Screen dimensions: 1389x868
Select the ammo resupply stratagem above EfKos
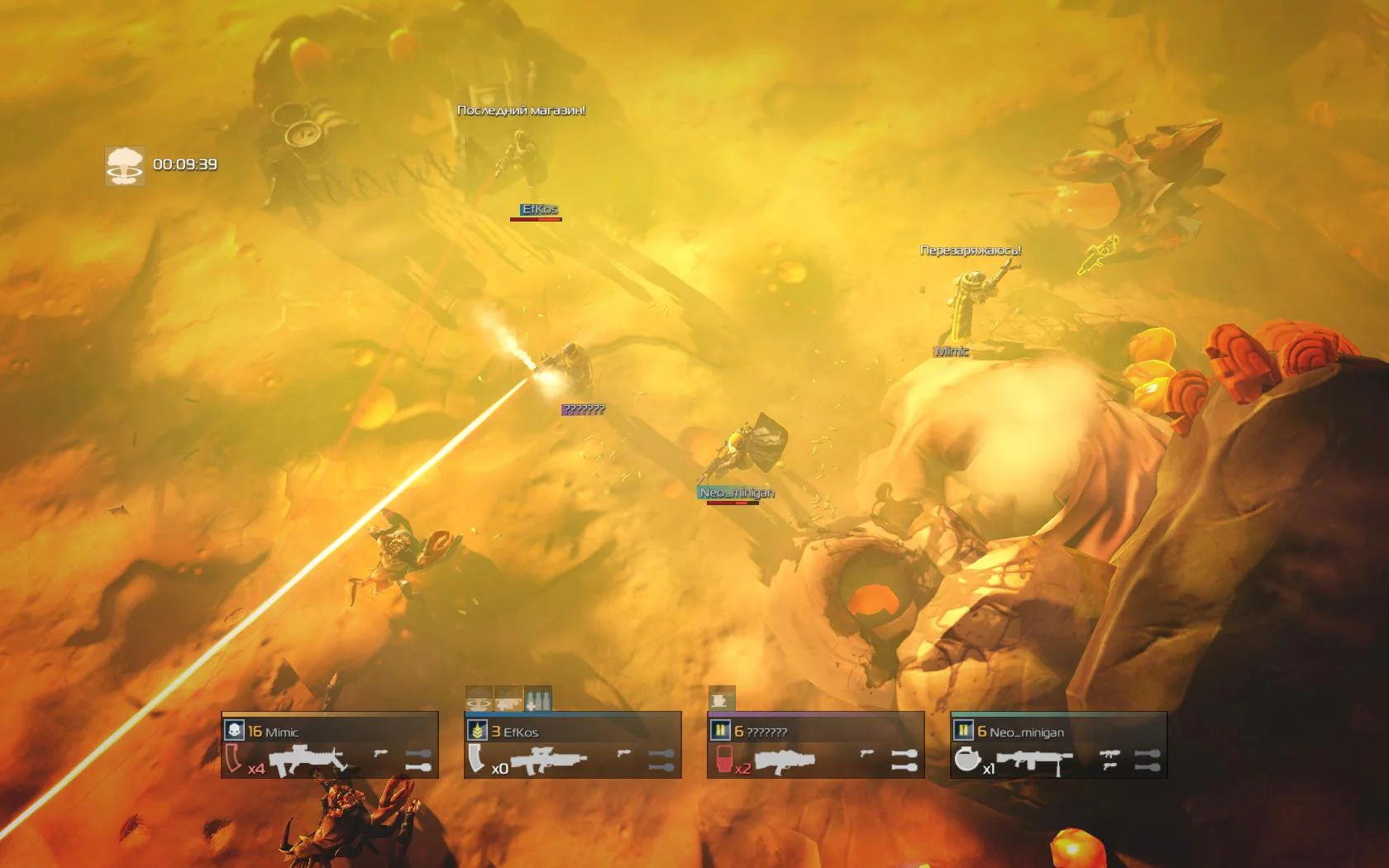tap(538, 699)
